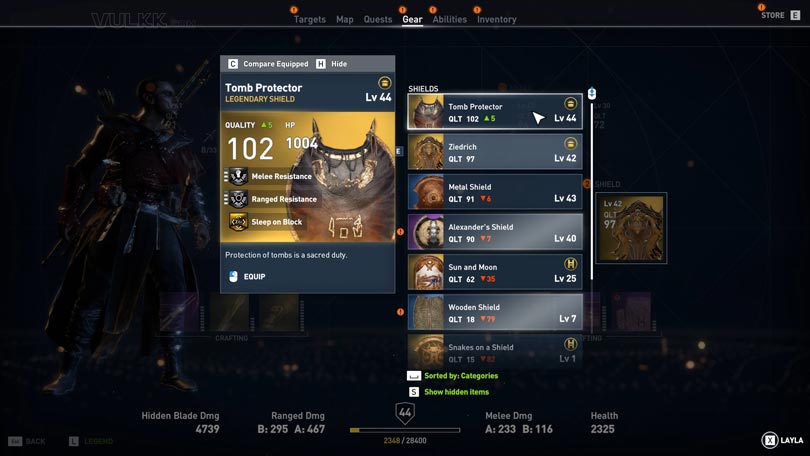Screen dimensions: 810x456
Task: Go to the Quests tab
Action: coord(378,19)
